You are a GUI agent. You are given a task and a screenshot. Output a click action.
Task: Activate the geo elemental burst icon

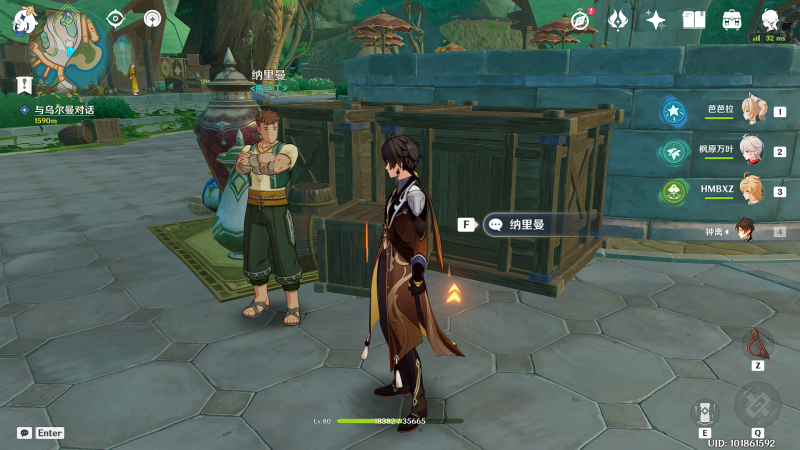757,405
